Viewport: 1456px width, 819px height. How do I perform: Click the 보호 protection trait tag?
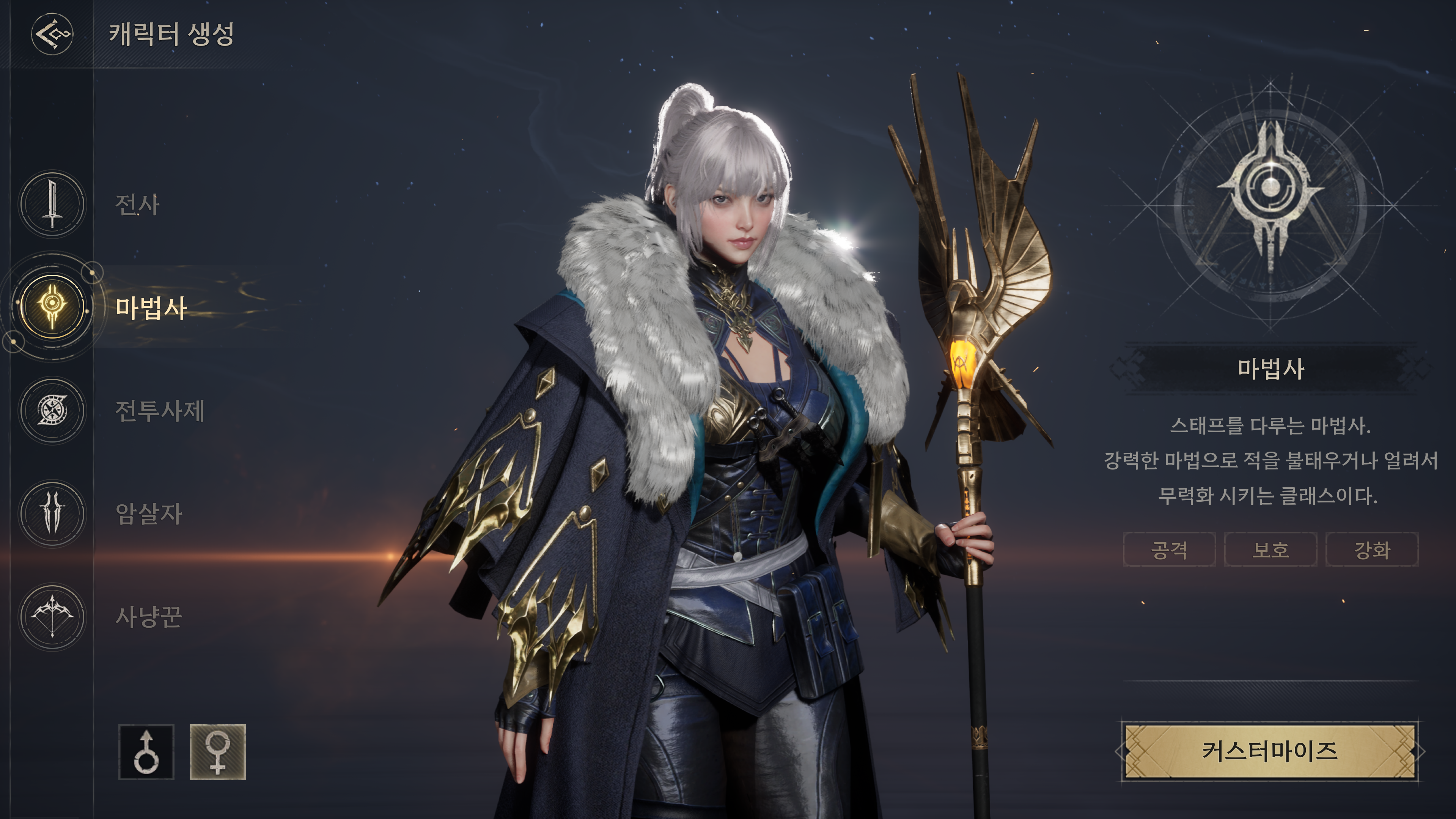pyautogui.click(x=1270, y=549)
